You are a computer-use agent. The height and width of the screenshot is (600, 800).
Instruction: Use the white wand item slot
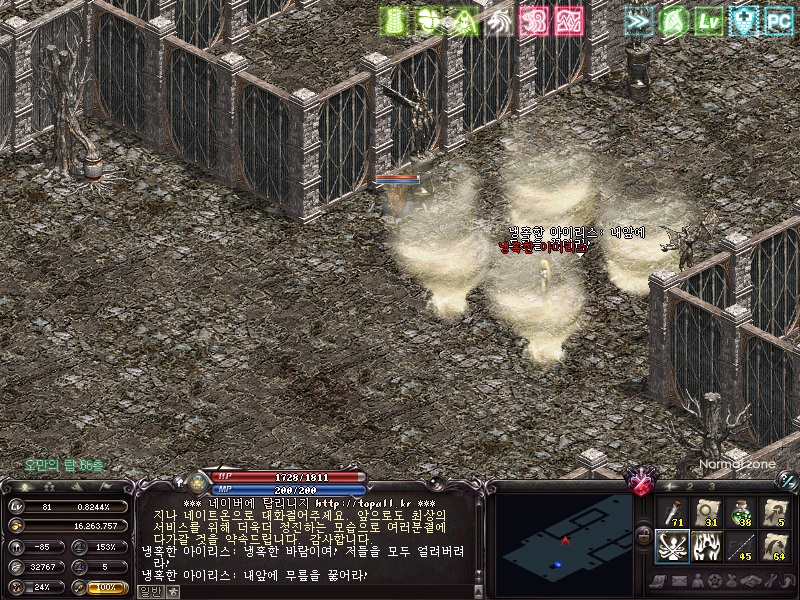coord(674,512)
